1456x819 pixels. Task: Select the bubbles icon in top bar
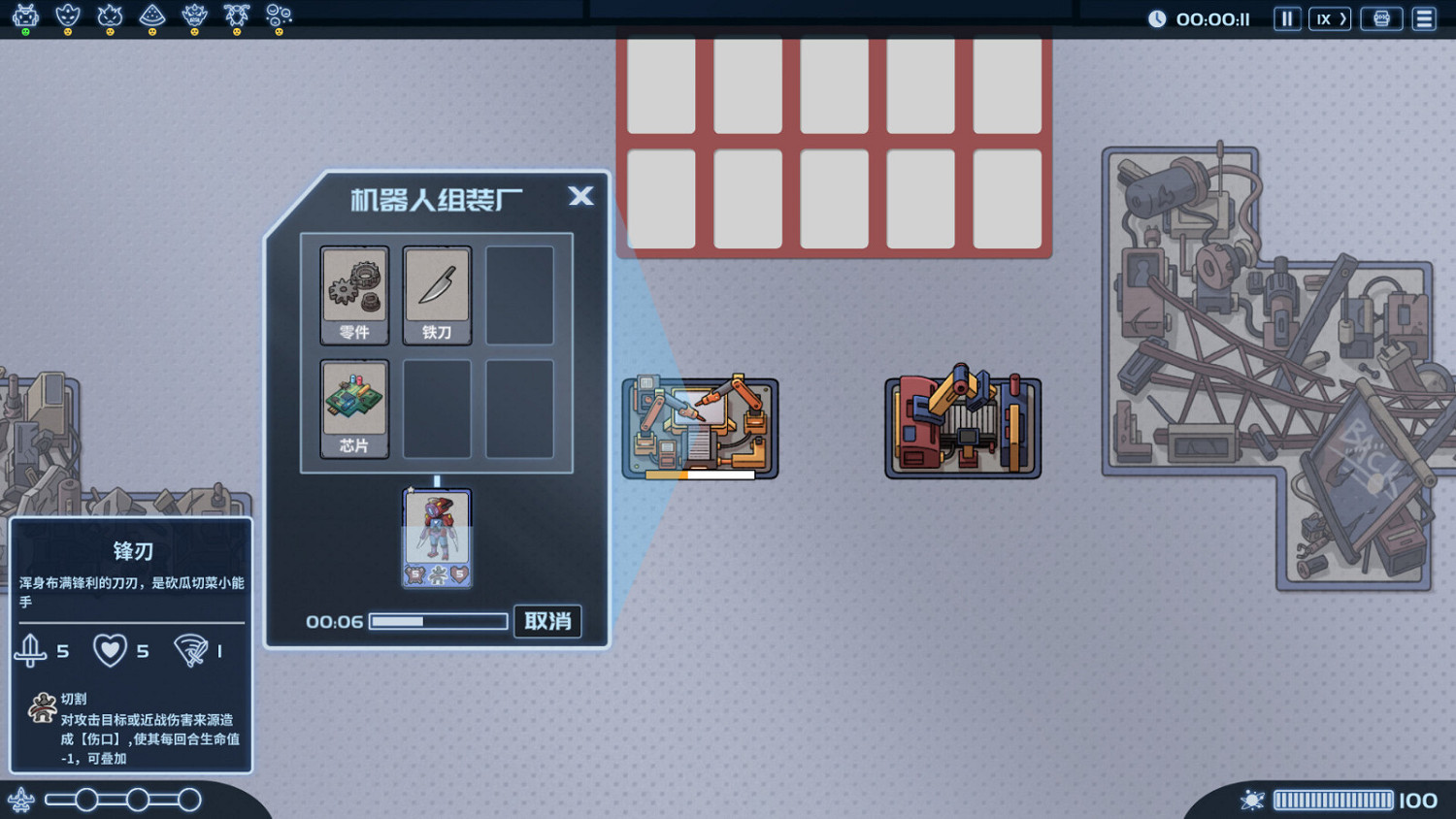(279, 16)
